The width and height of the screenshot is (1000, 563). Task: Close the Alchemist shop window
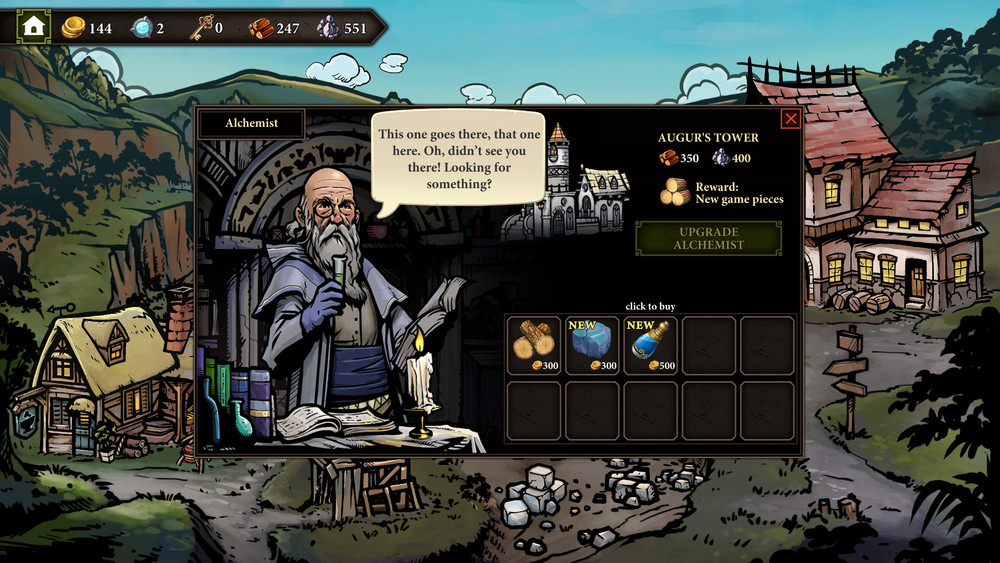pyautogui.click(x=790, y=119)
